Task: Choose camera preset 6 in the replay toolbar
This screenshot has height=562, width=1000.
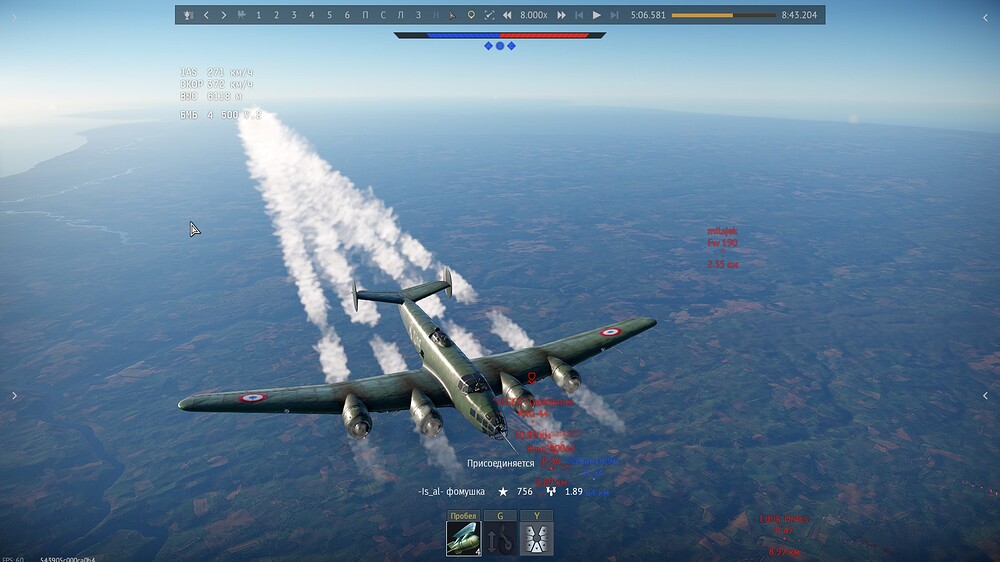Action: point(347,15)
